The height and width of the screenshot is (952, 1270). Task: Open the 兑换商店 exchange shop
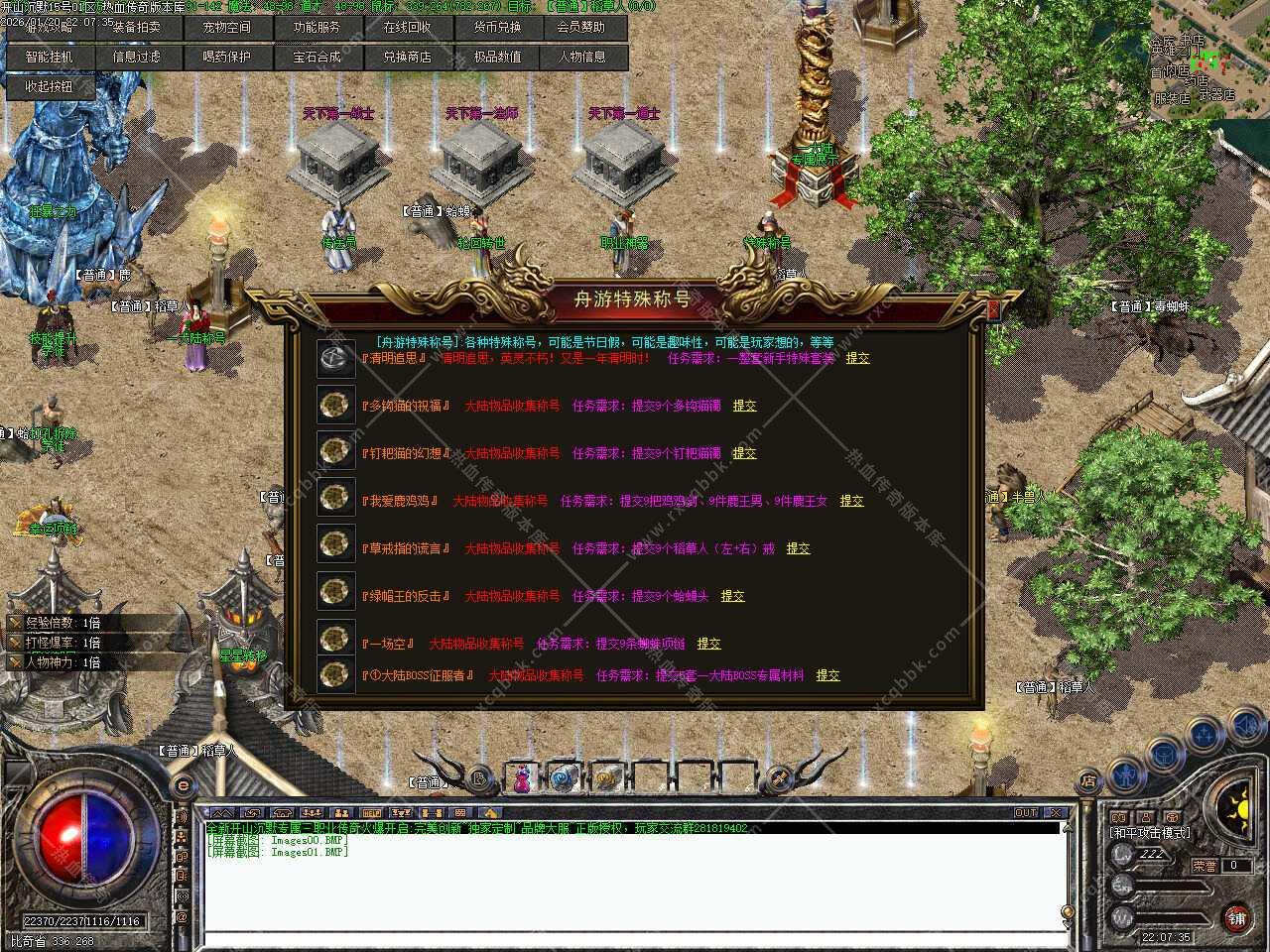pos(407,58)
